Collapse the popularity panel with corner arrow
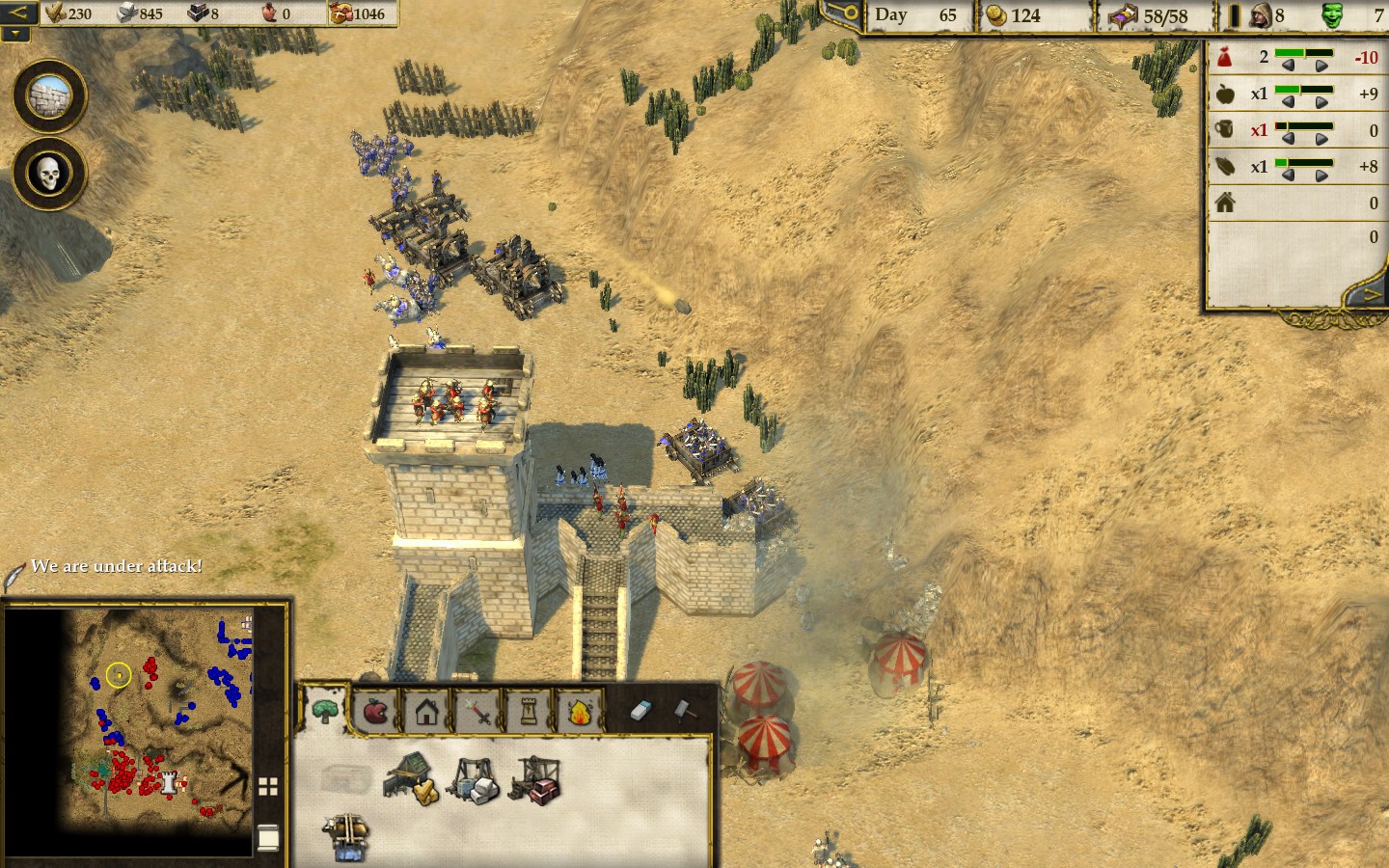The image size is (1389, 868). (x=1371, y=295)
